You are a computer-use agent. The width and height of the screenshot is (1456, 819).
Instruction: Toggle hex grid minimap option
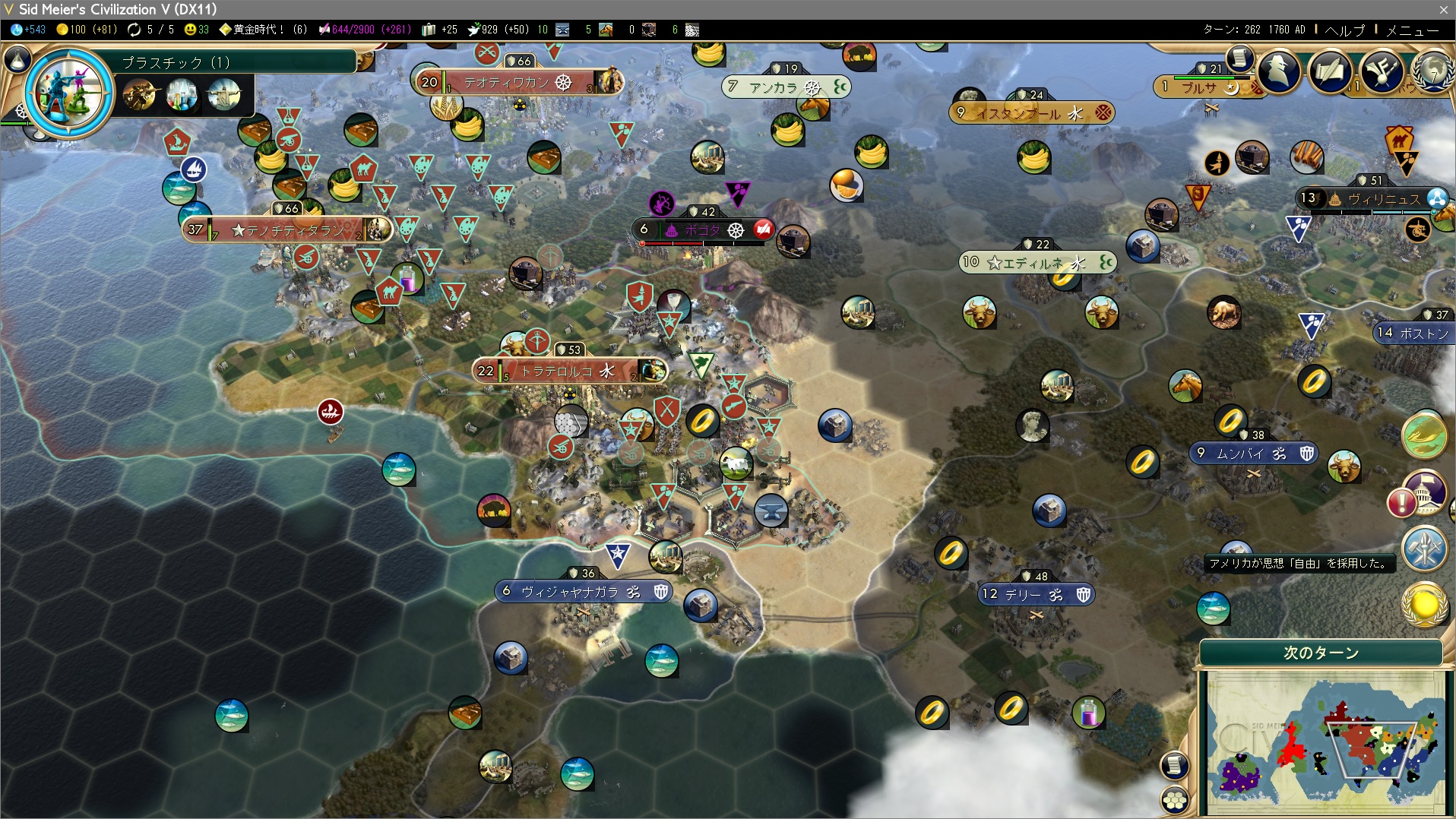click(1175, 800)
